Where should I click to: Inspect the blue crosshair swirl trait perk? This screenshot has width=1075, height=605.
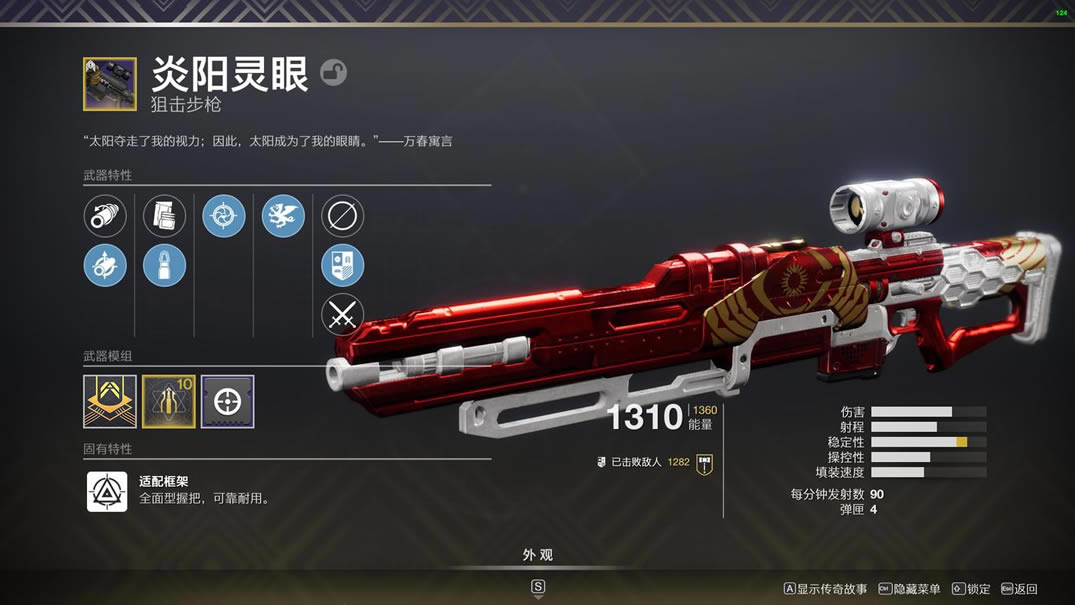(x=224, y=216)
